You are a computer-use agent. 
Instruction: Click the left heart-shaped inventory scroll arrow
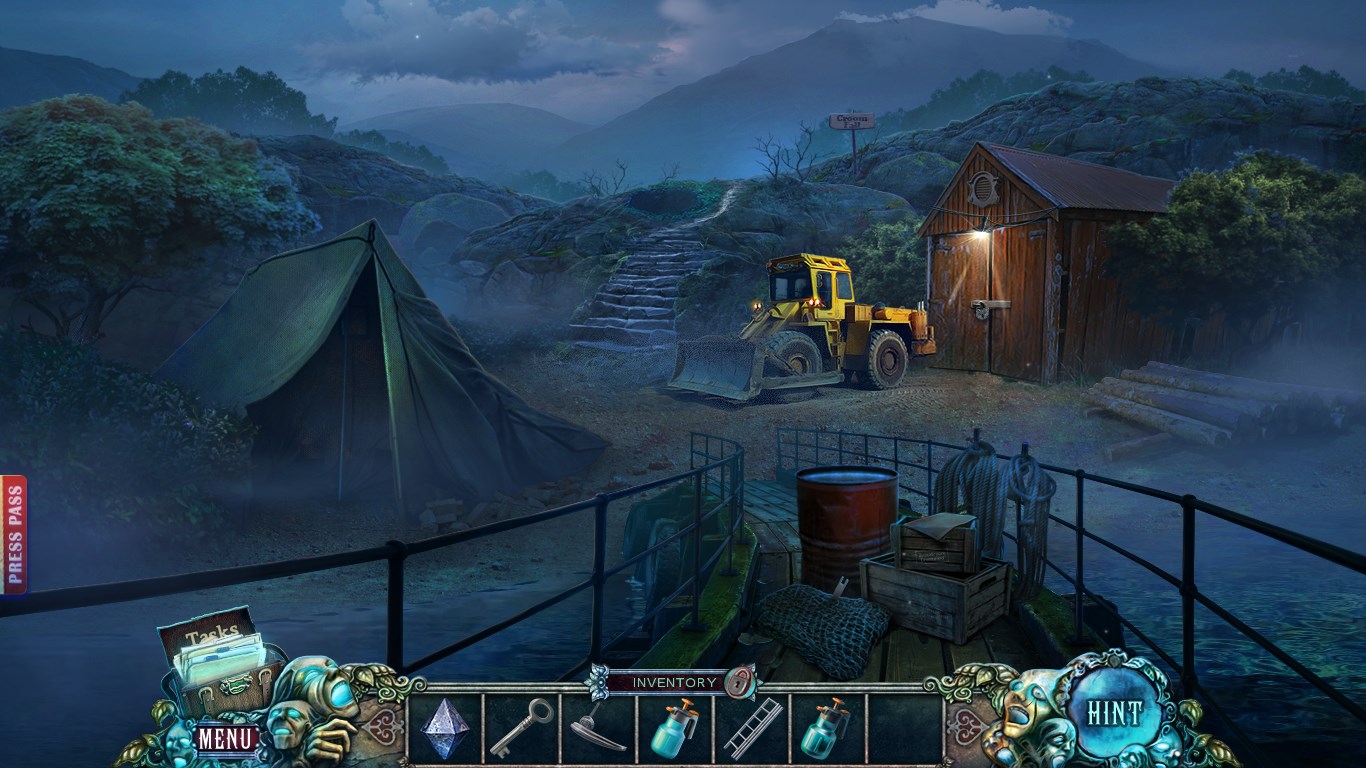(x=383, y=726)
